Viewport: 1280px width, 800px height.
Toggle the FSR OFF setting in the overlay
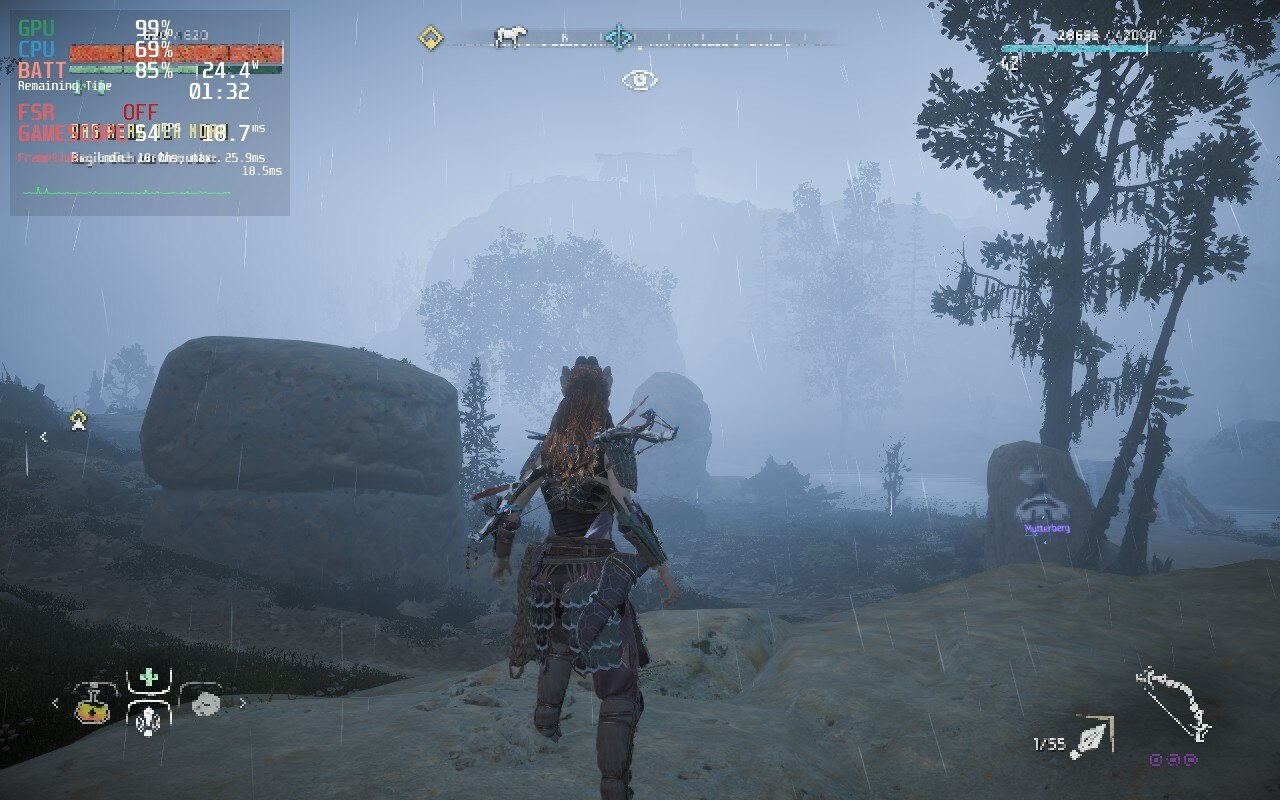click(143, 113)
